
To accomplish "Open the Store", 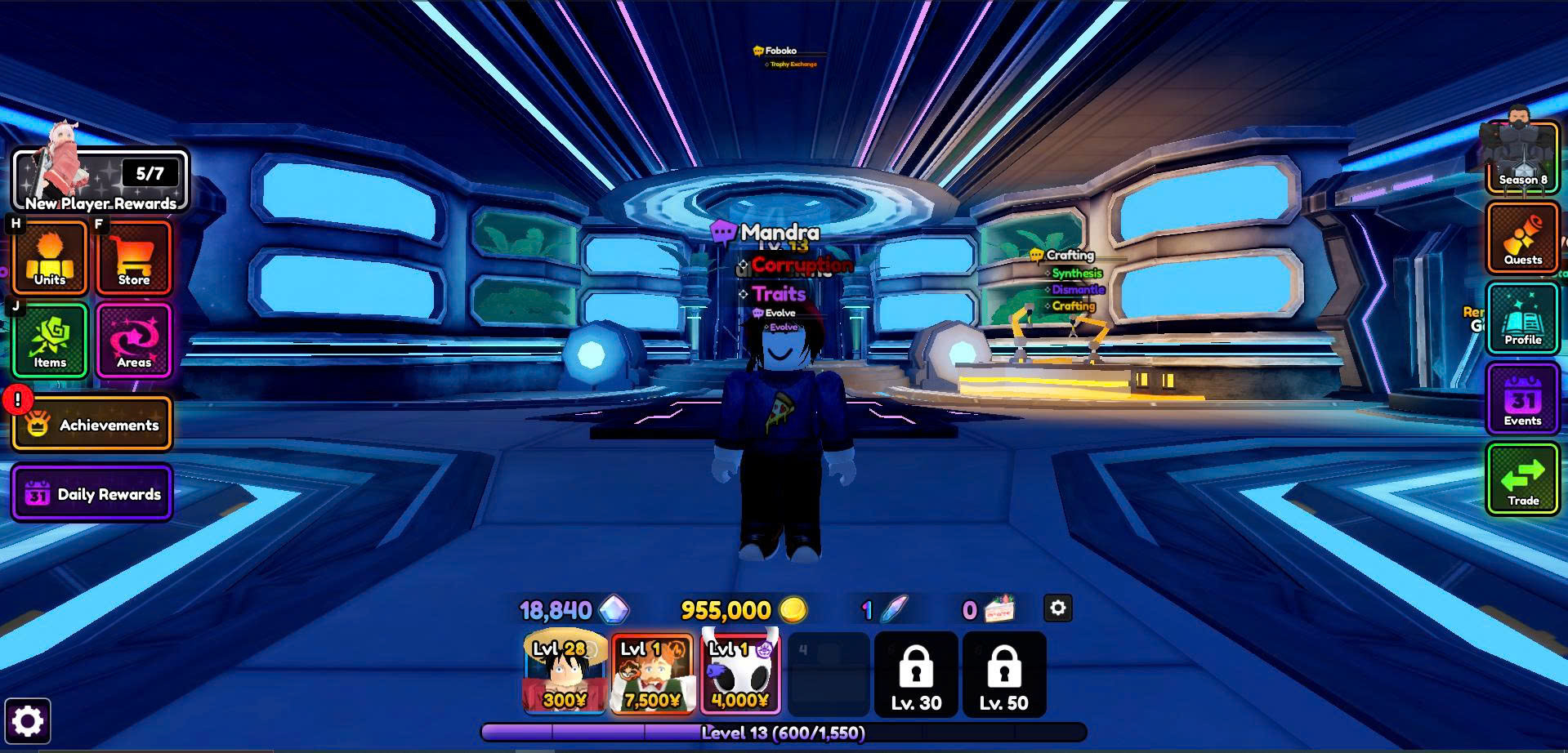I will point(134,257).
